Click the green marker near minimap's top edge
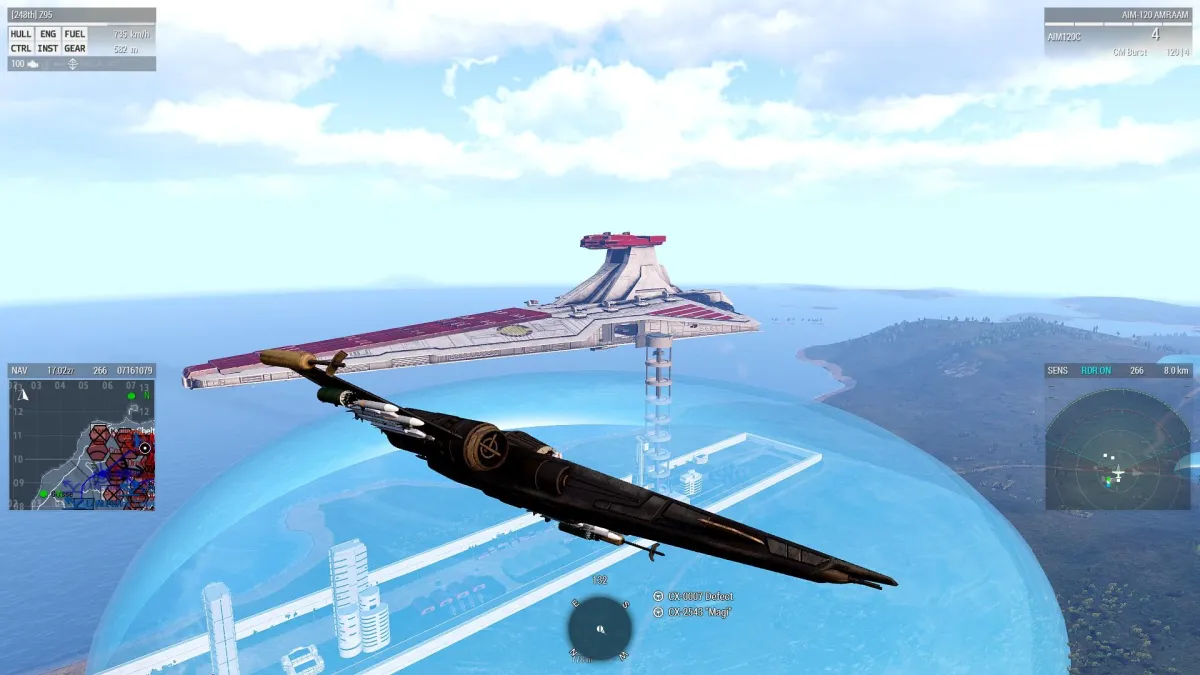The width and height of the screenshot is (1200, 675). (x=131, y=396)
